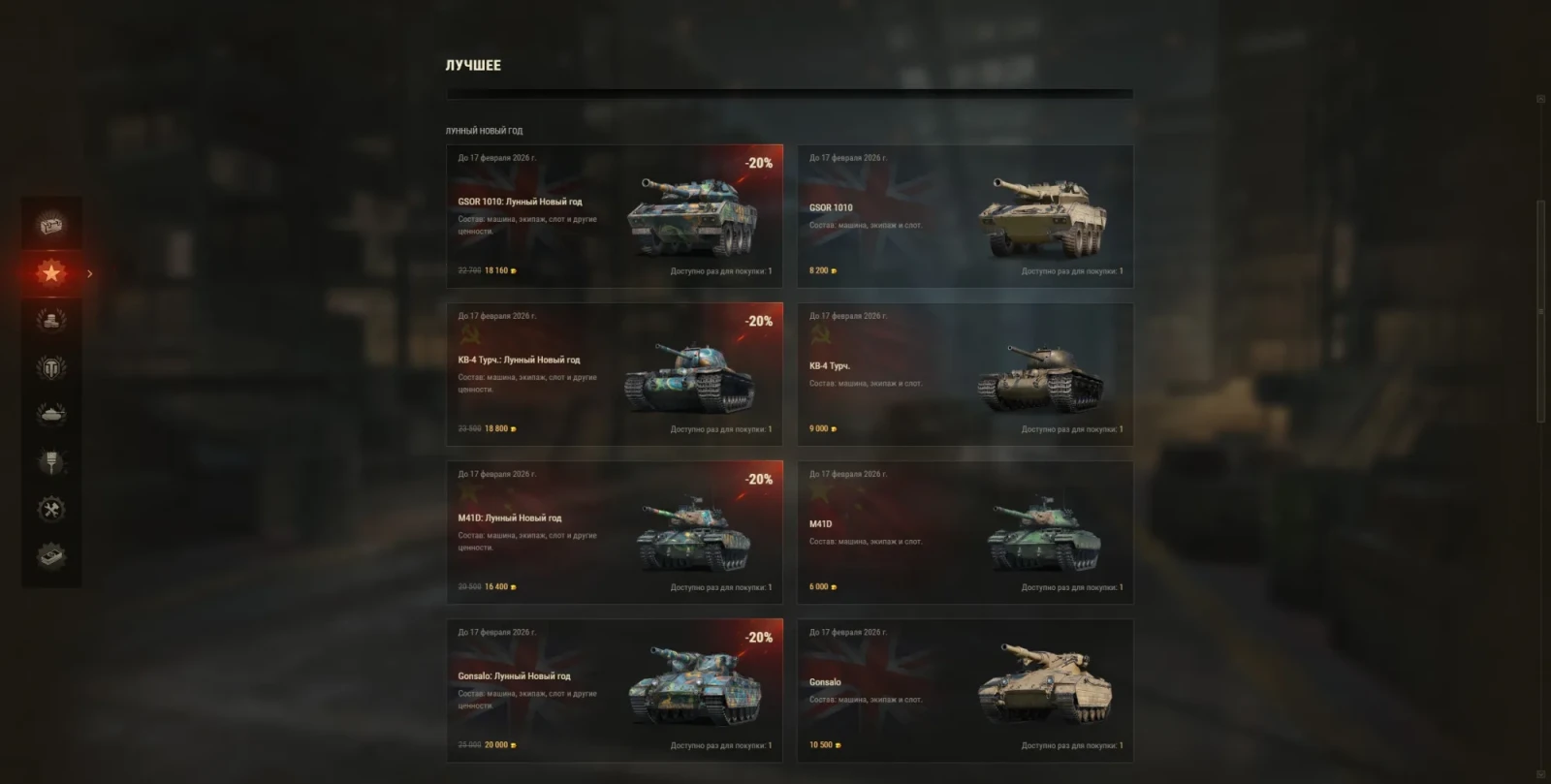Viewport: 1551px width, 784px height.
Task: Open the wrench and tools category
Action: point(51,509)
